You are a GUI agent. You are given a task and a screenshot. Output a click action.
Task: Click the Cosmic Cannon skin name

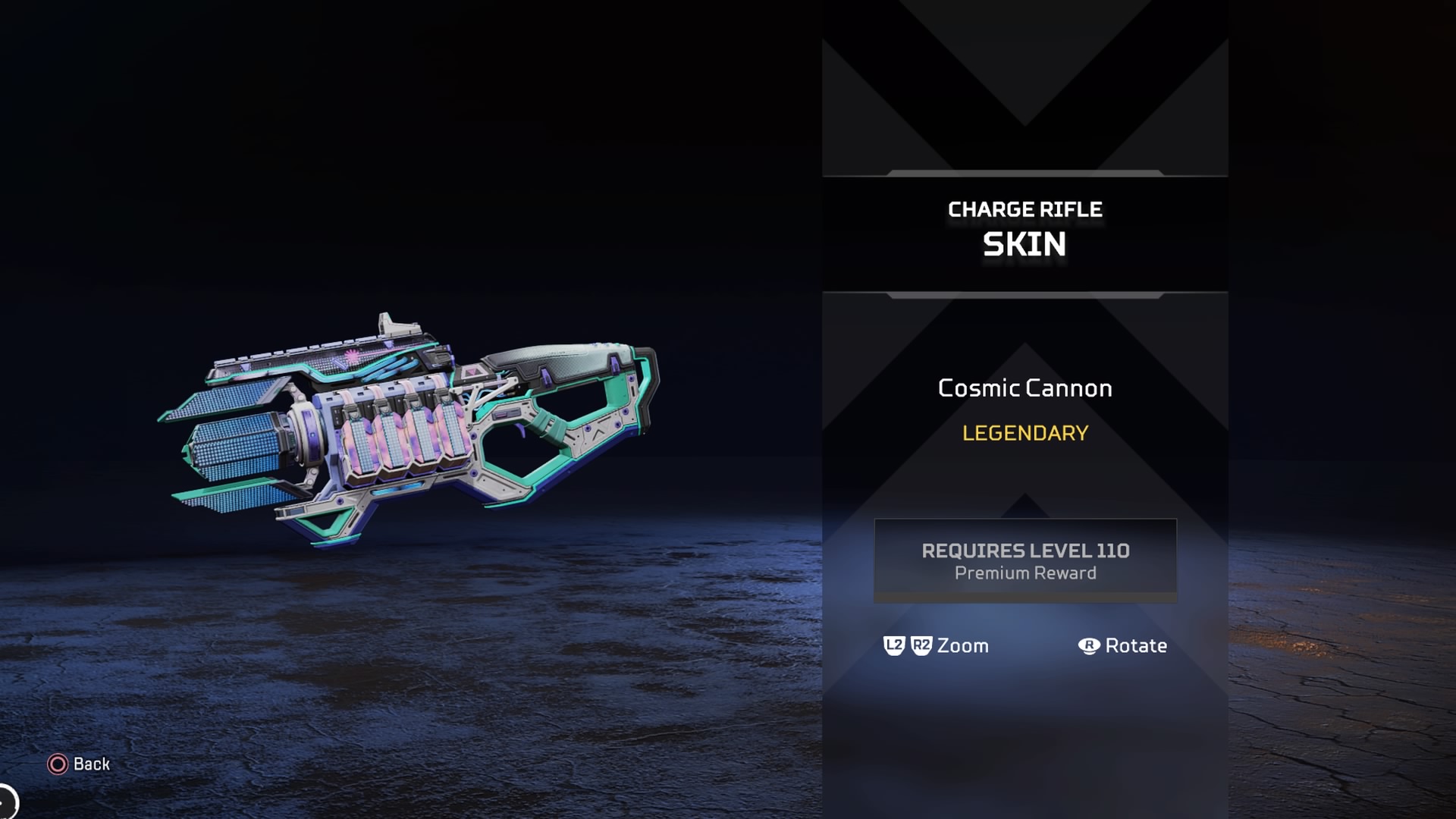(1025, 388)
